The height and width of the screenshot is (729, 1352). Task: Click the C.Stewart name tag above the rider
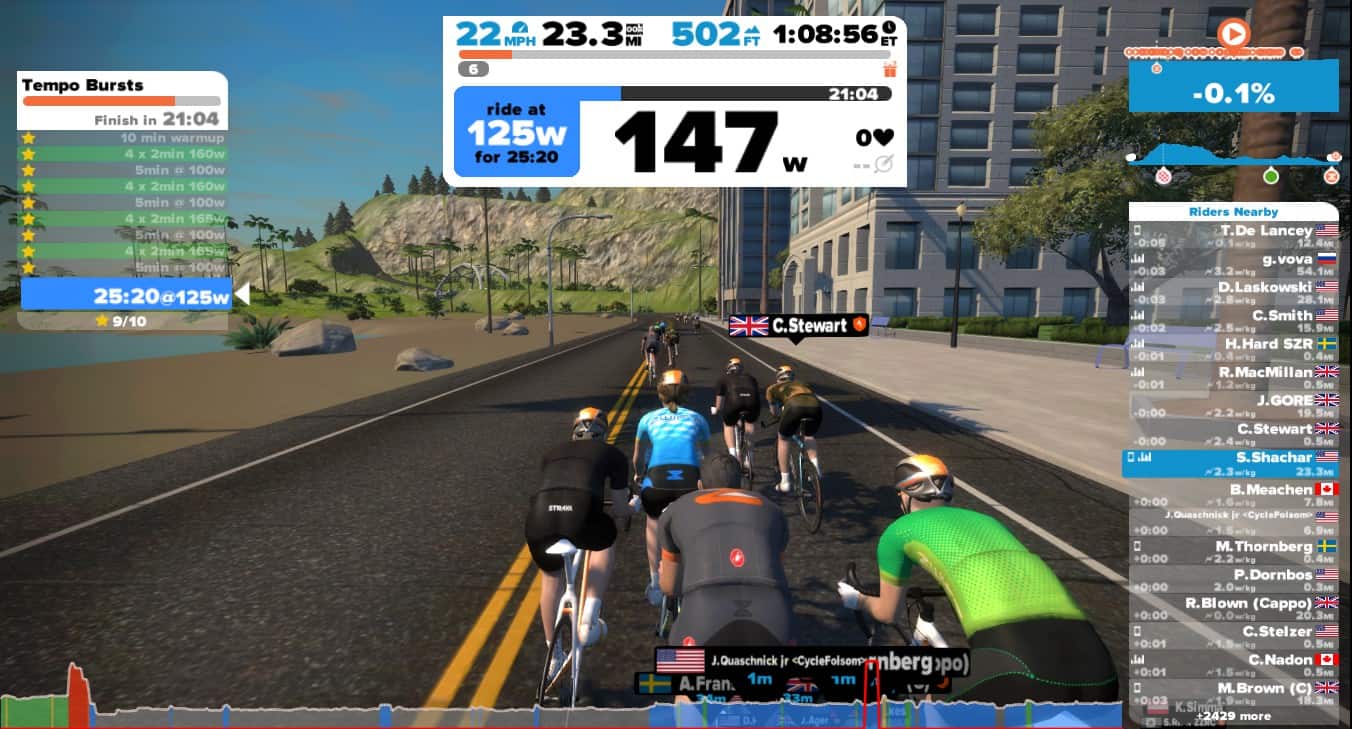[796, 325]
